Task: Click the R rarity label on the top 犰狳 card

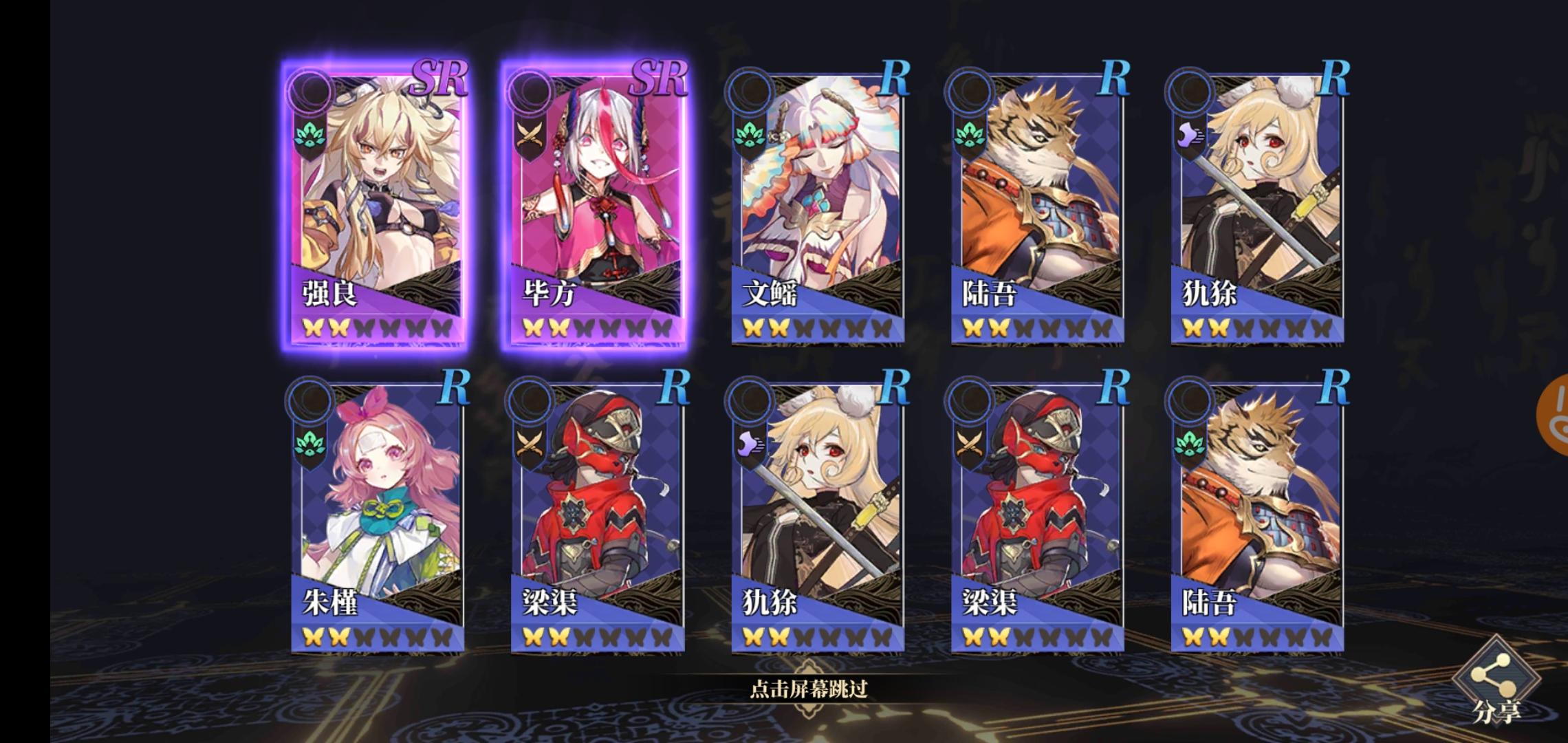Action: (1337, 78)
